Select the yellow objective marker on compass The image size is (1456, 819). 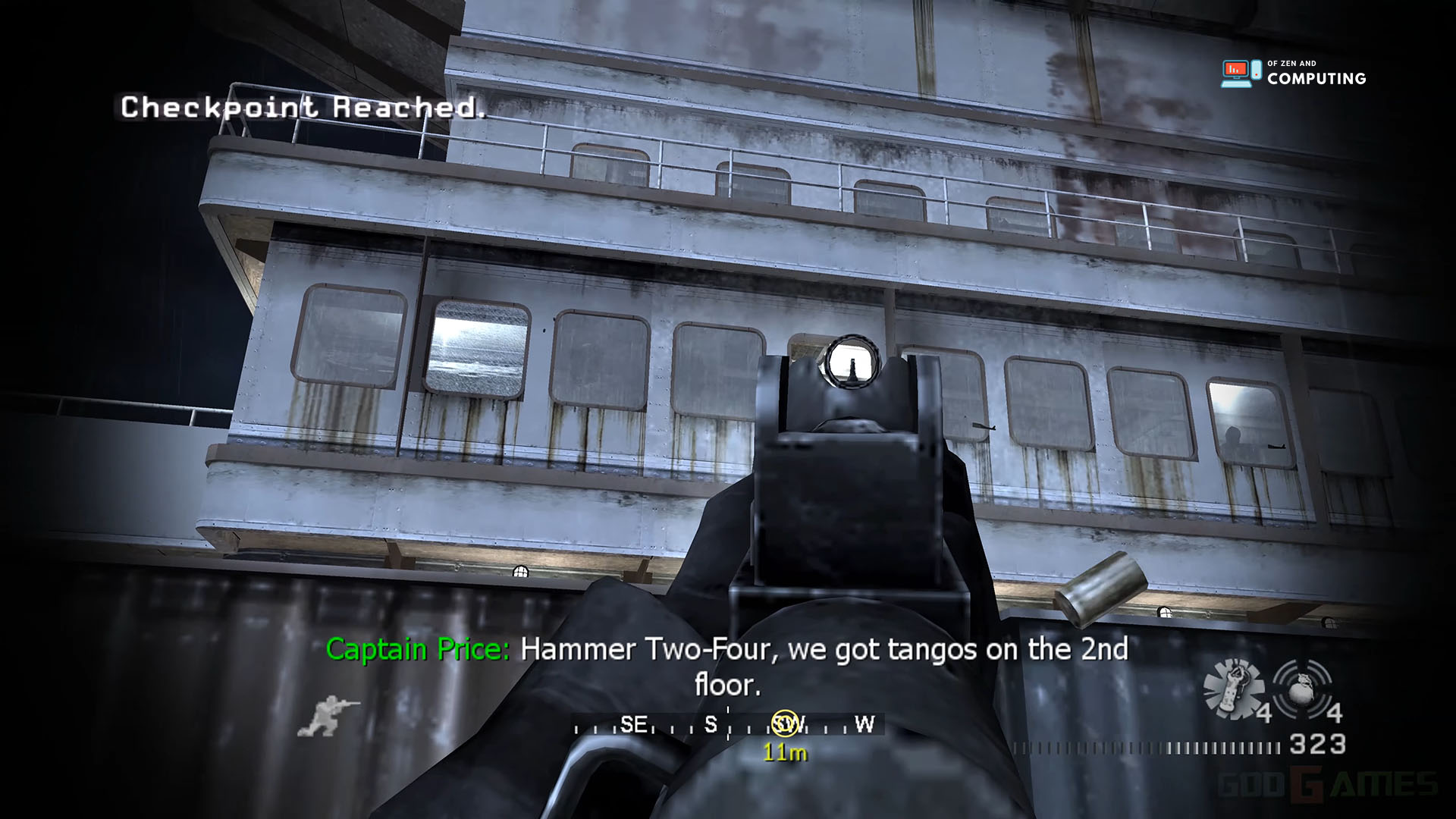pyautogui.click(x=785, y=723)
